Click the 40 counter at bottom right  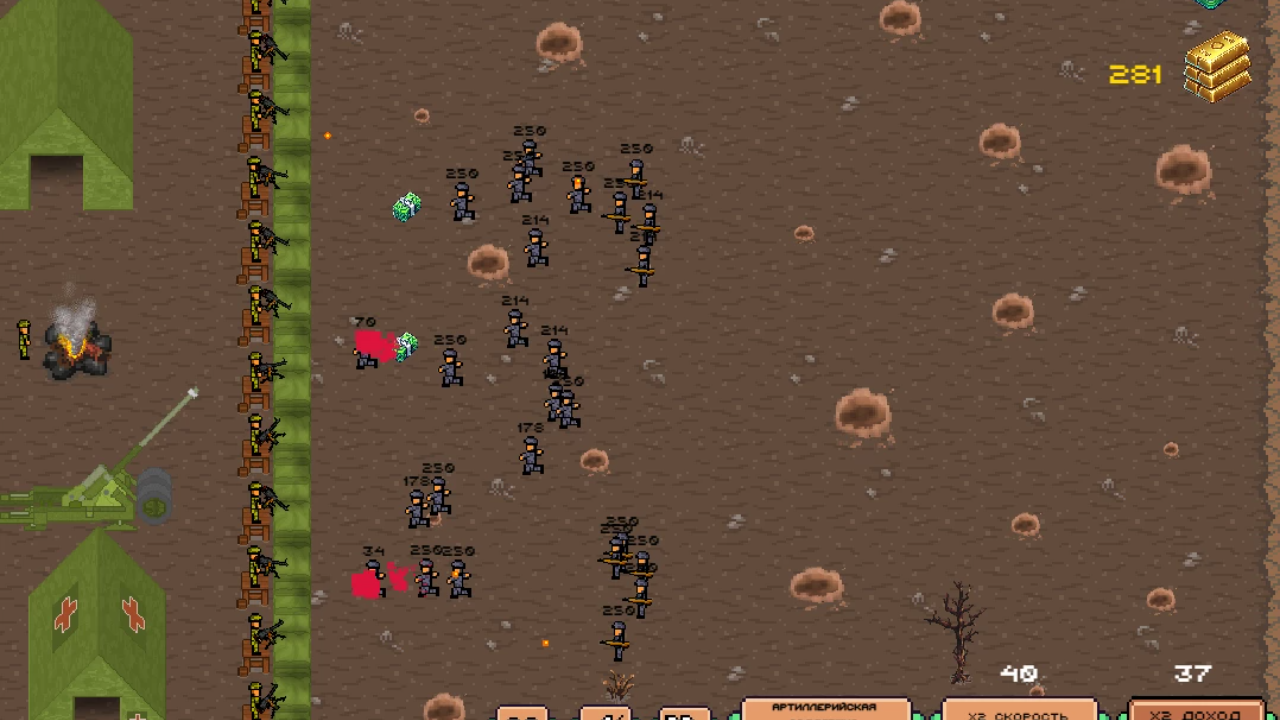1018,673
